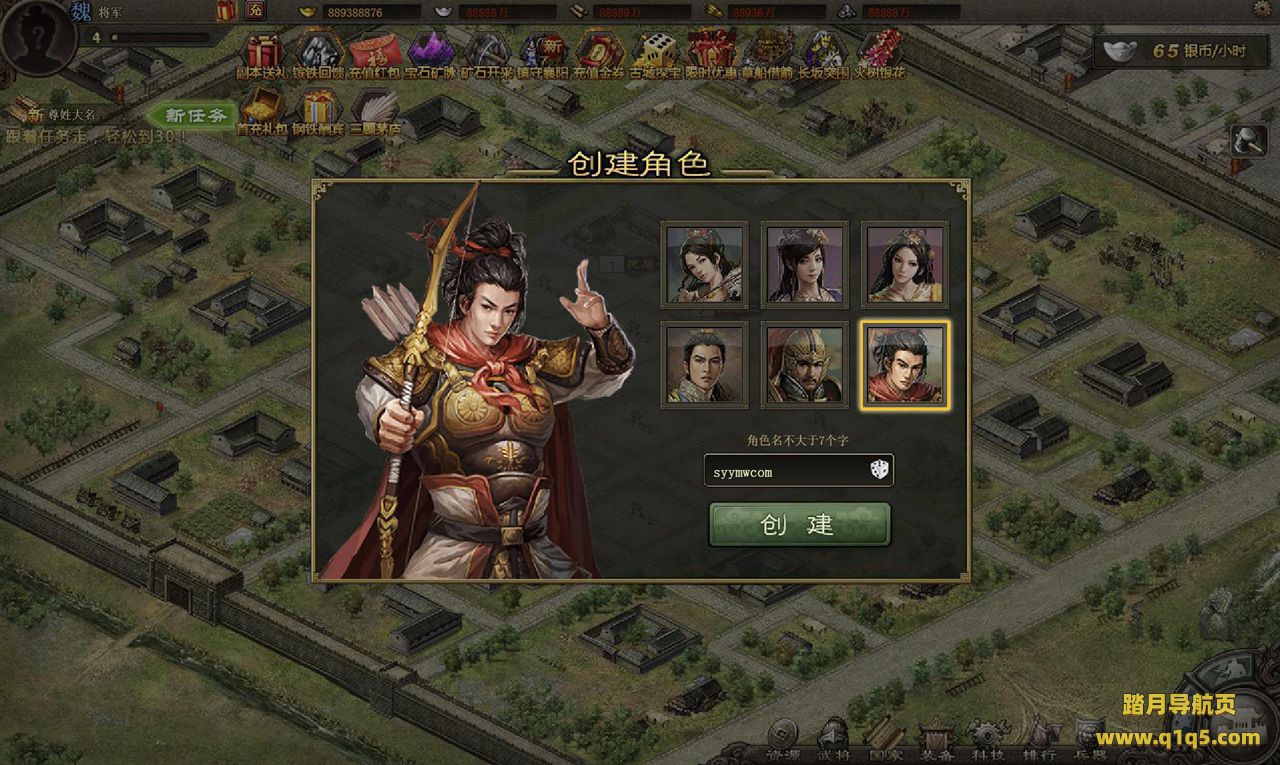Screen dimensions: 1280x765
Task: Select the woman in yellow robe portrait
Action: pos(905,264)
